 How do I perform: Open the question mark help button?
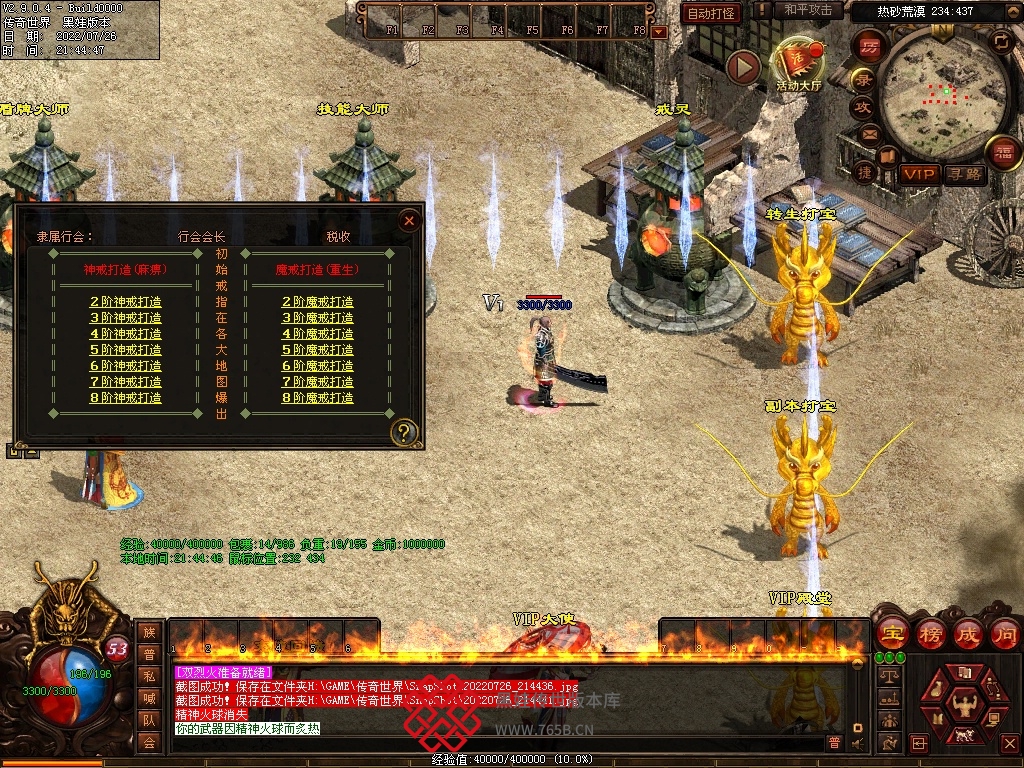(404, 433)
